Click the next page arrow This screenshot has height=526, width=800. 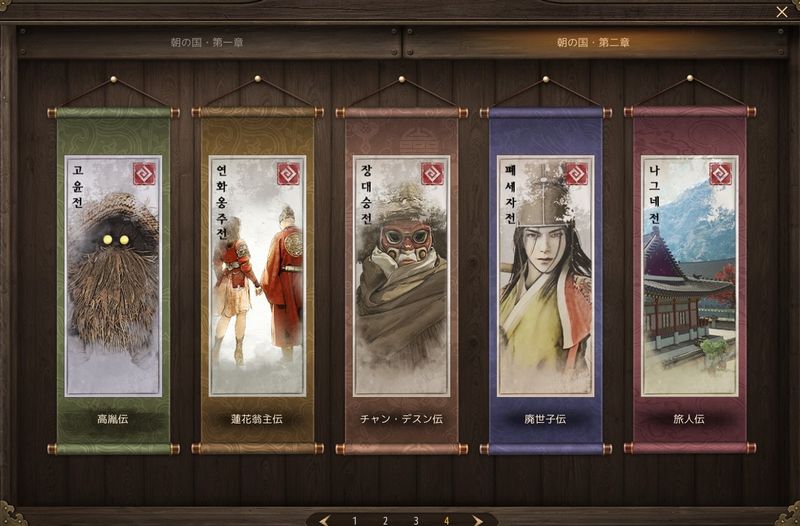coord(477,520)
